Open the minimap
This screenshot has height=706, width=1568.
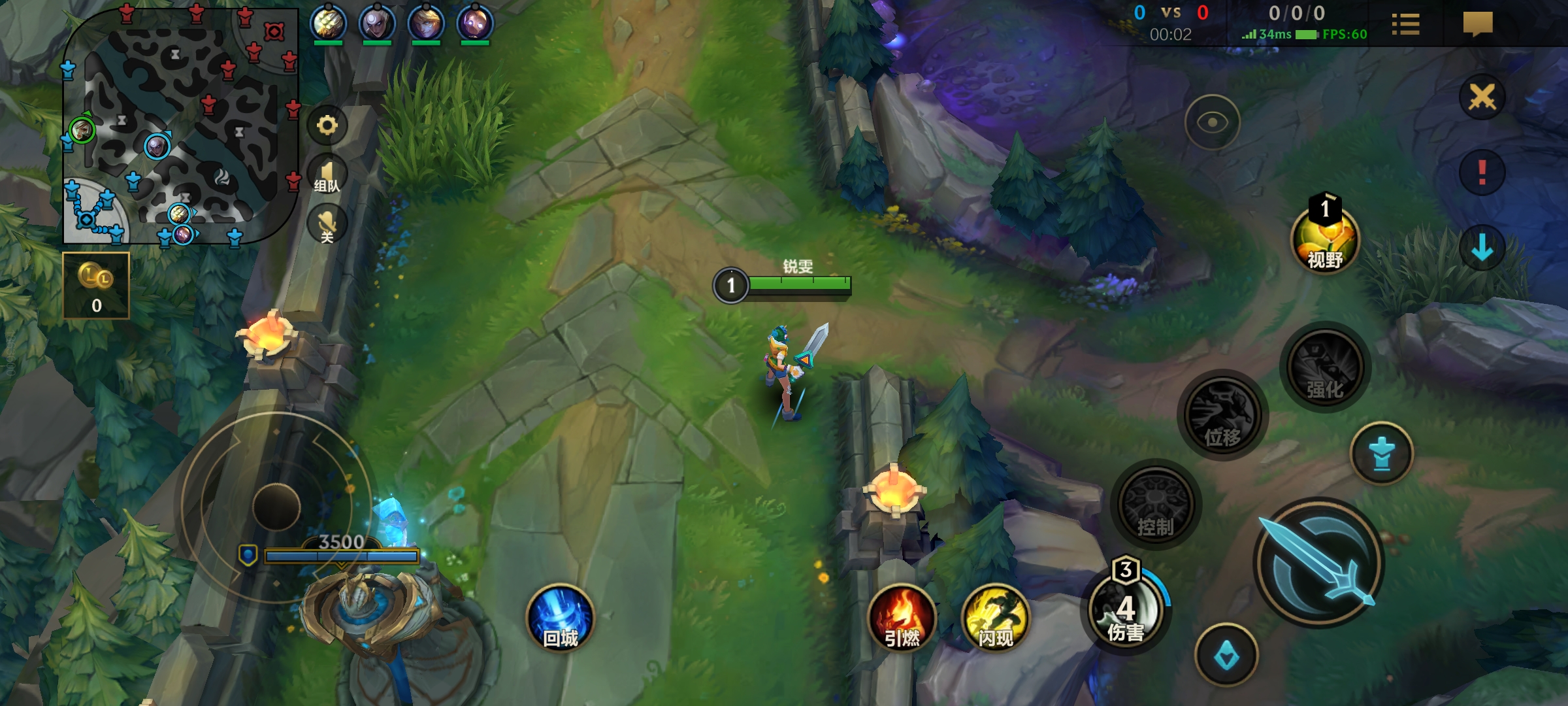[x=180, y=124]
